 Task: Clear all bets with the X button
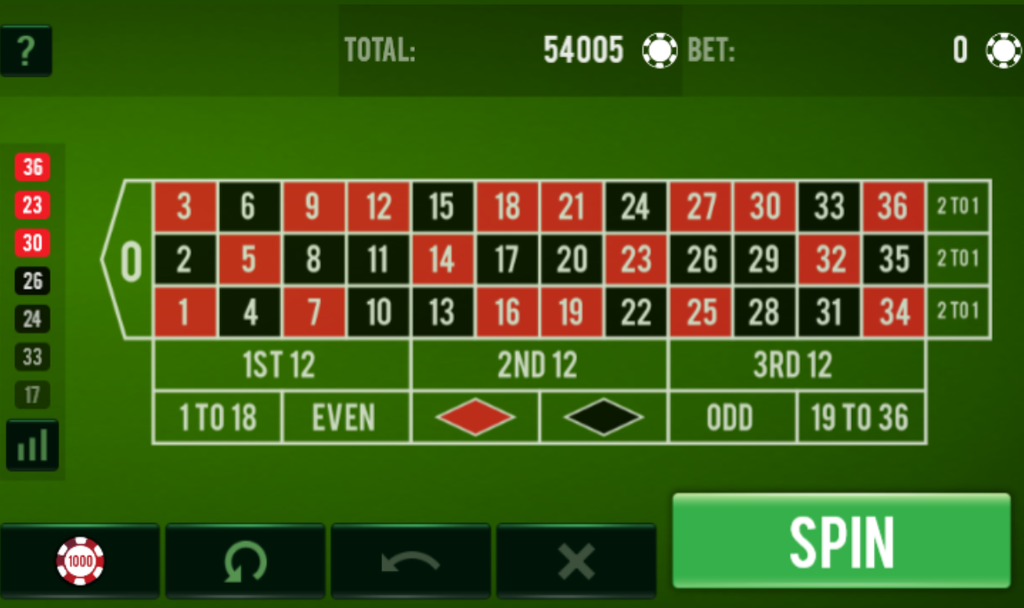coord(576,561)
